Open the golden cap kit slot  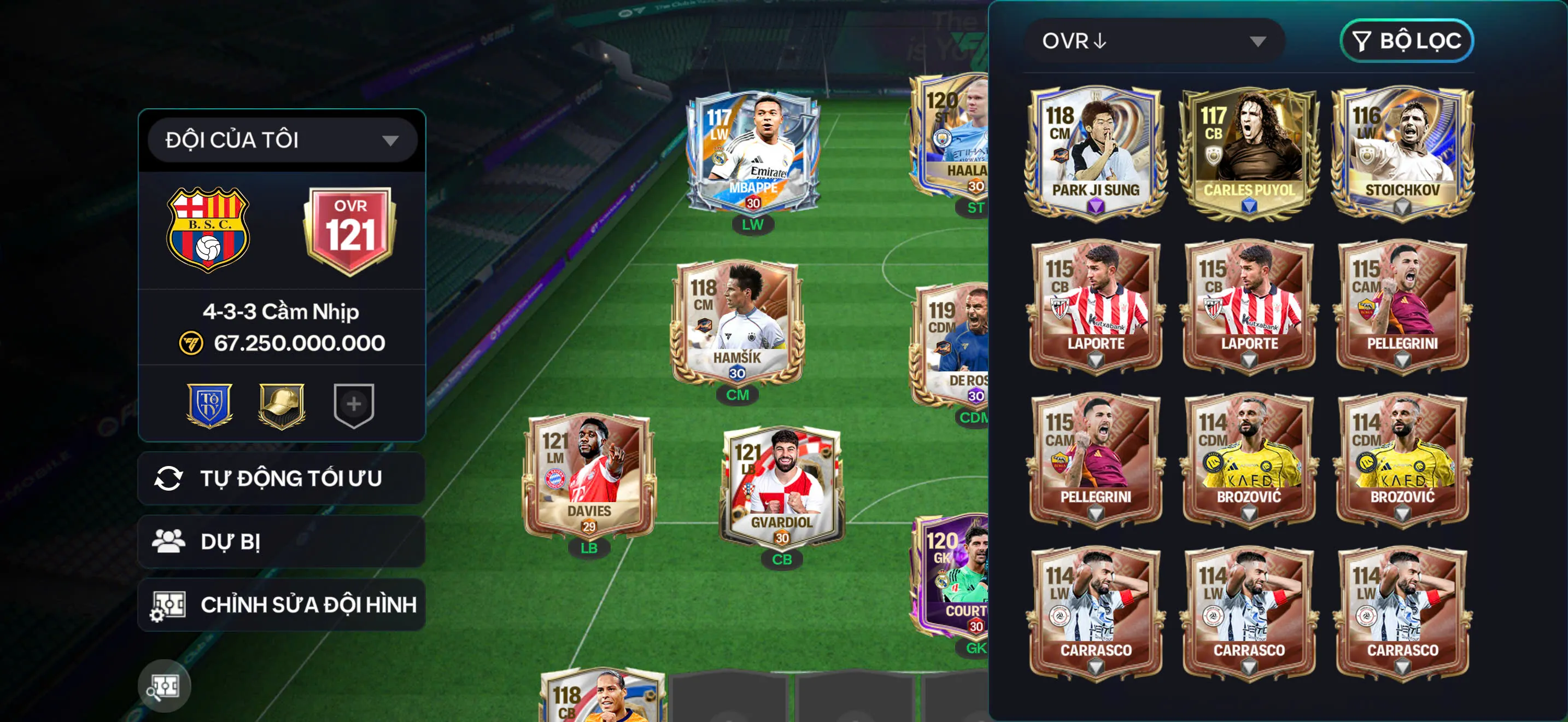coord(282,405)
